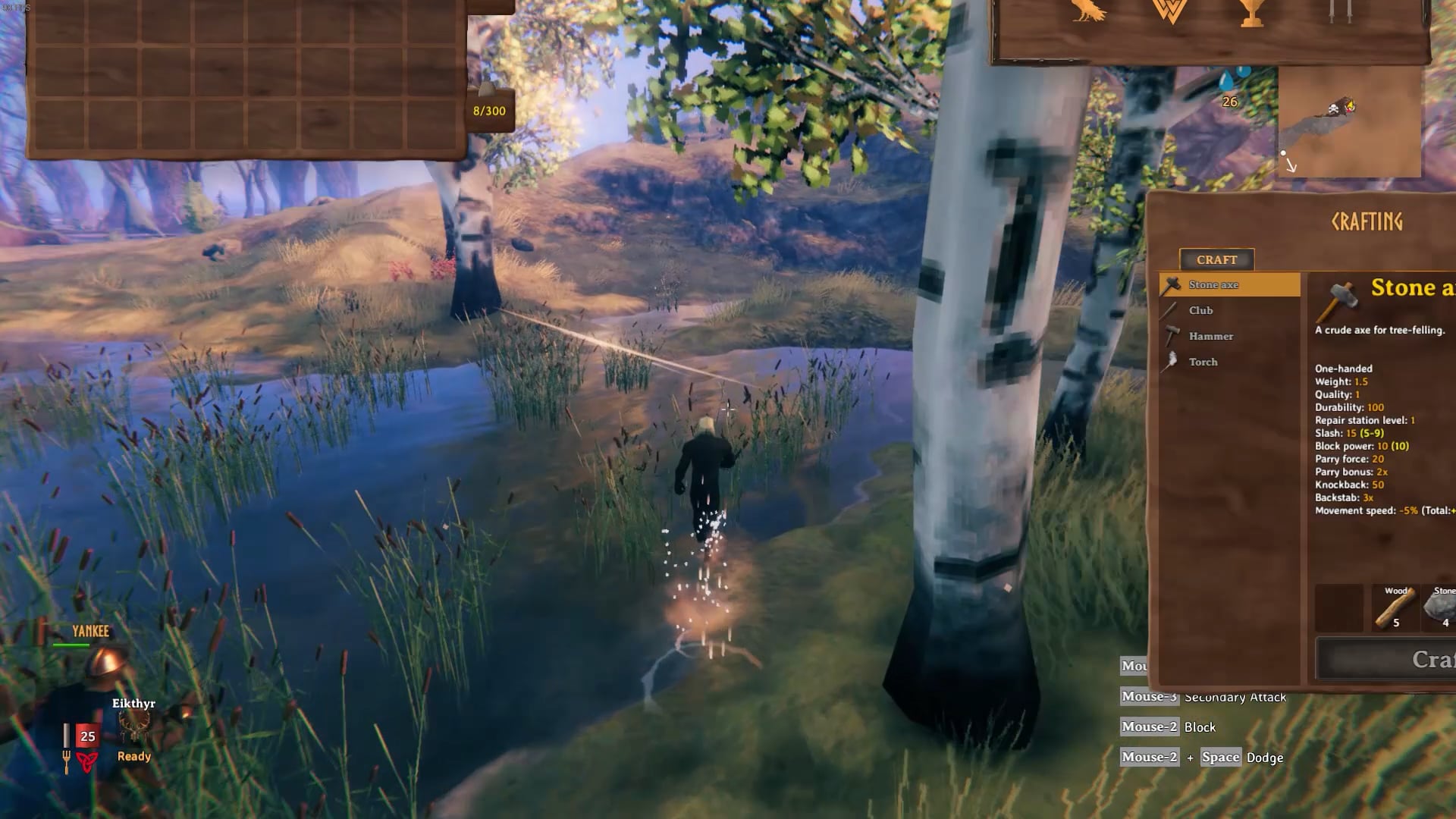The width and height of the screenshot is (1456, 819).
Task: Open the Valknut skills icon
Action: pos(1170,11)
